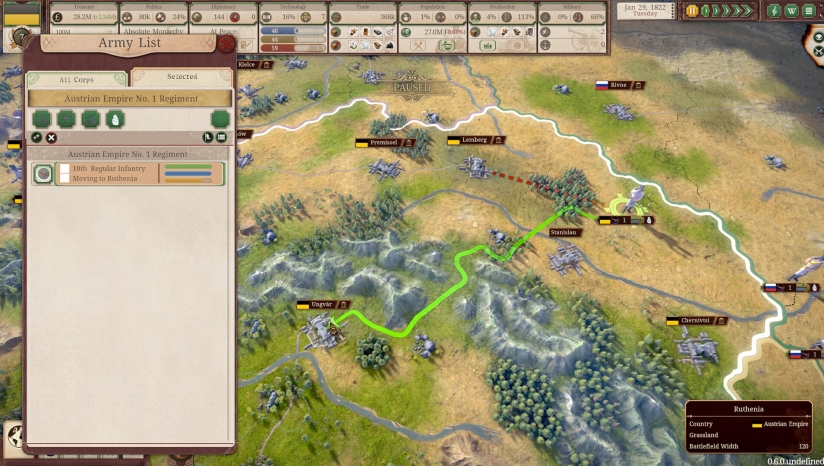Select the Lemberg city label
Viewport: 824px width, 466px height.
tap(476, 140)
